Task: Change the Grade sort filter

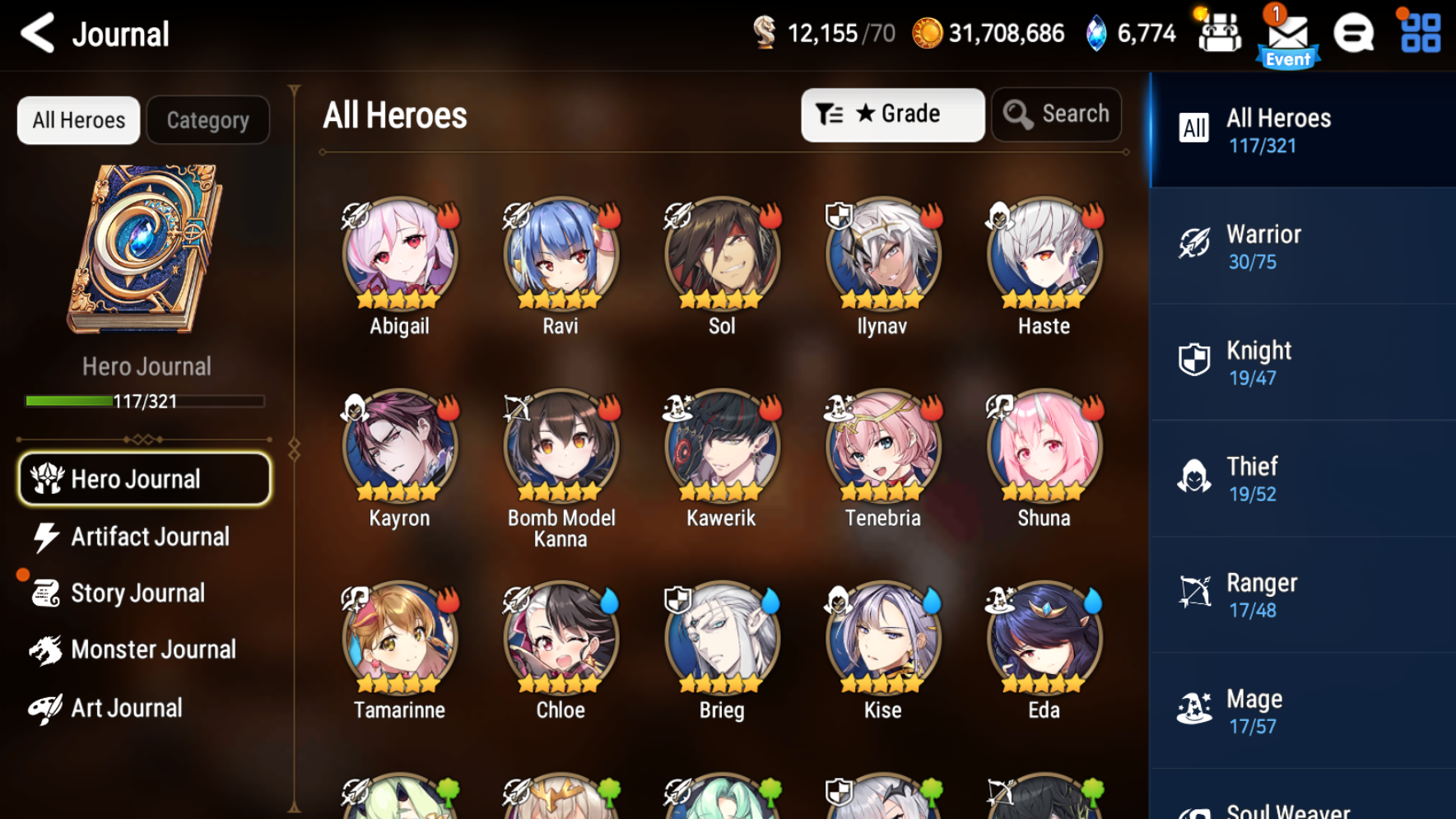Action: pyautogui.click(x=892, y=114)
